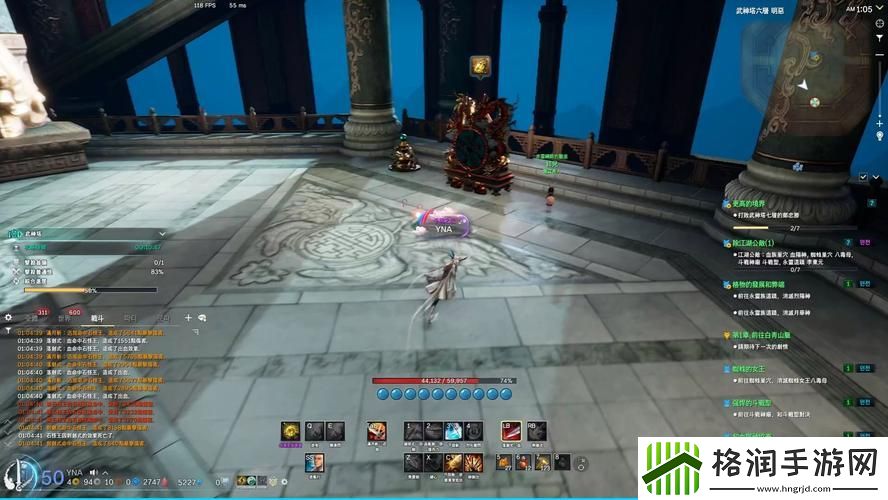The width and height of the screenshot is (888, 500).
Task: Trigger the SS character portrait skill
Action: (313, 461)
